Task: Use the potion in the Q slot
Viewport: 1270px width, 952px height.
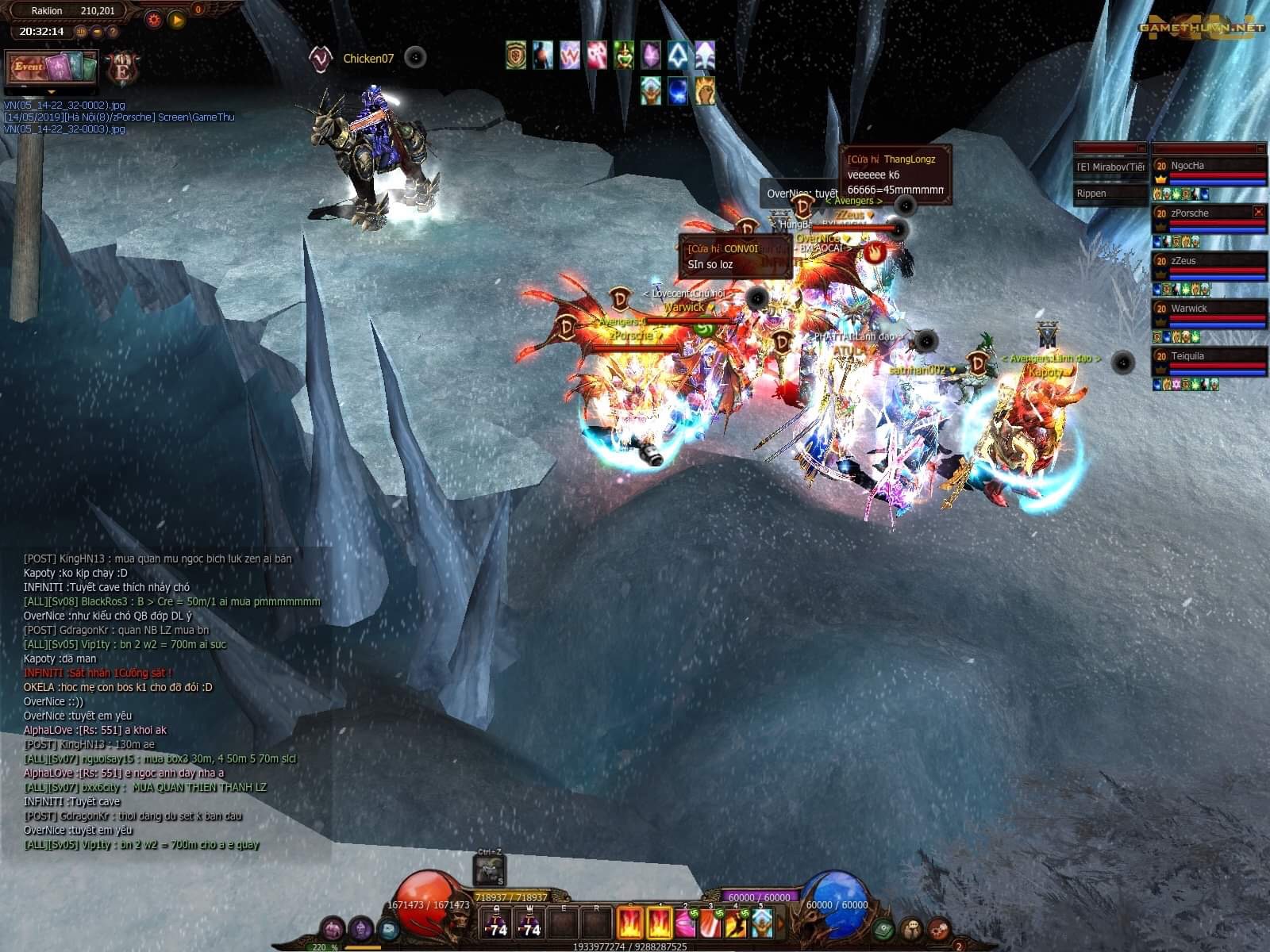Action: pos(498,923)
